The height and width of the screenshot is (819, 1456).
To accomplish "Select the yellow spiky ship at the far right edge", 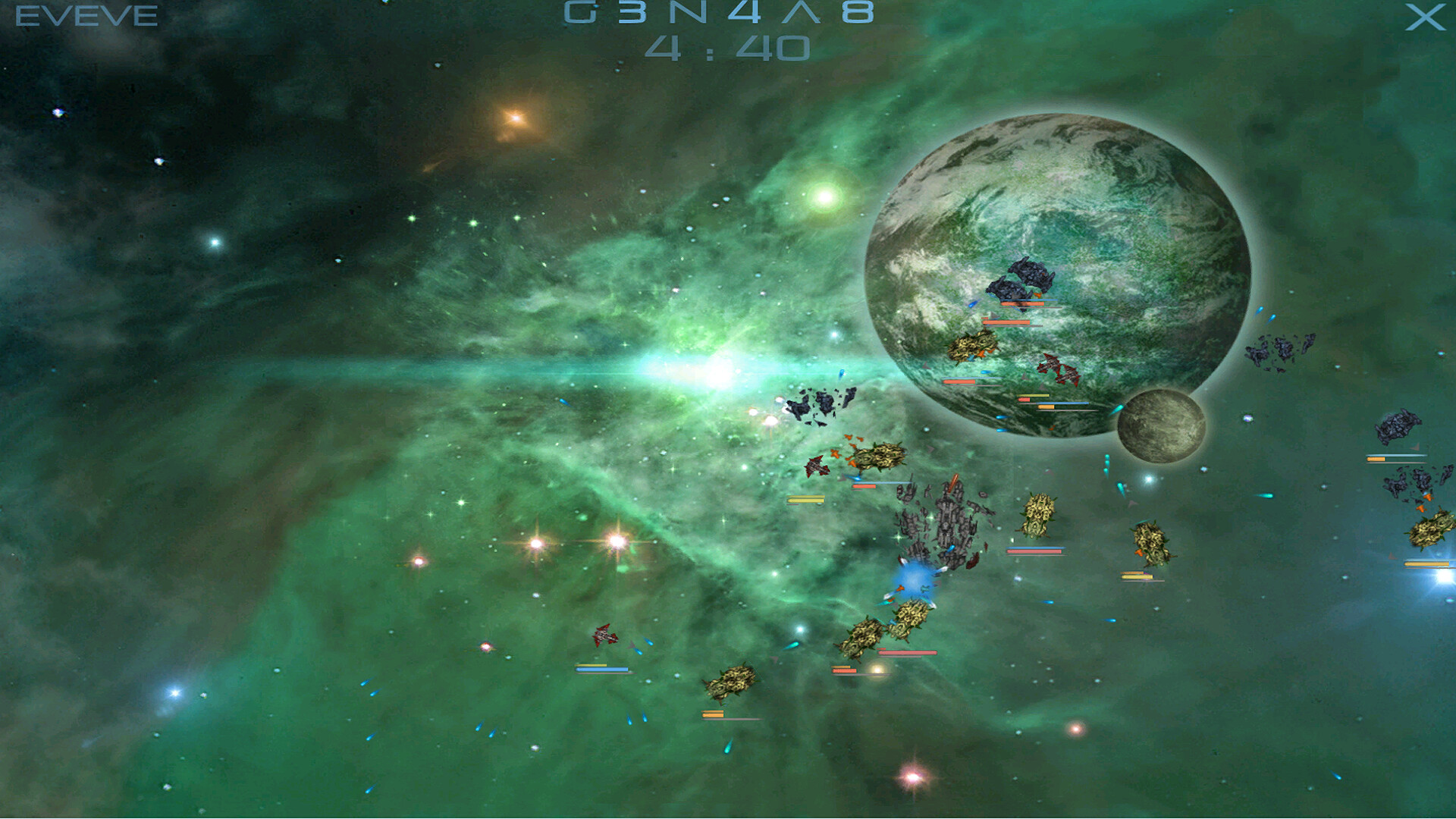I will [1430, 529].
